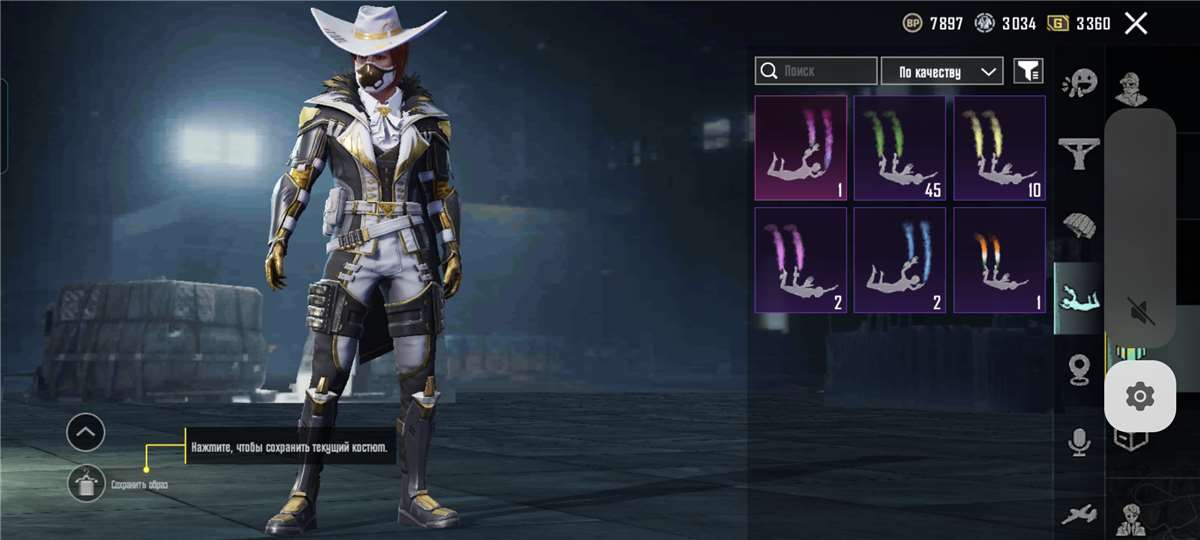The height and width of the screenshot is (540, 1200).
Task: Switch to the airplane skins tab
Action: [1079, 514]
